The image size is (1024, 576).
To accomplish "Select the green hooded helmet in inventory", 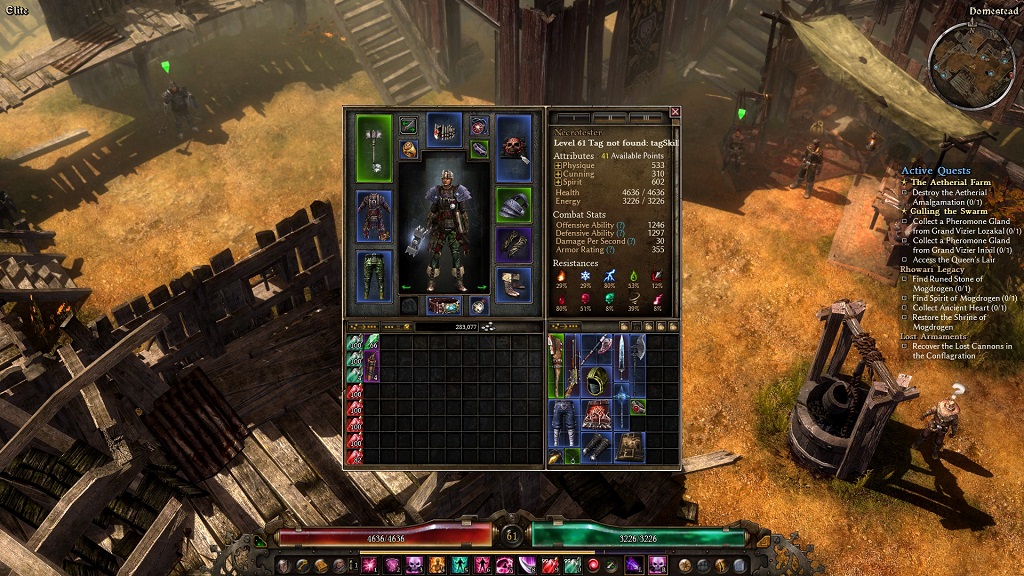I will pos(597,381).
